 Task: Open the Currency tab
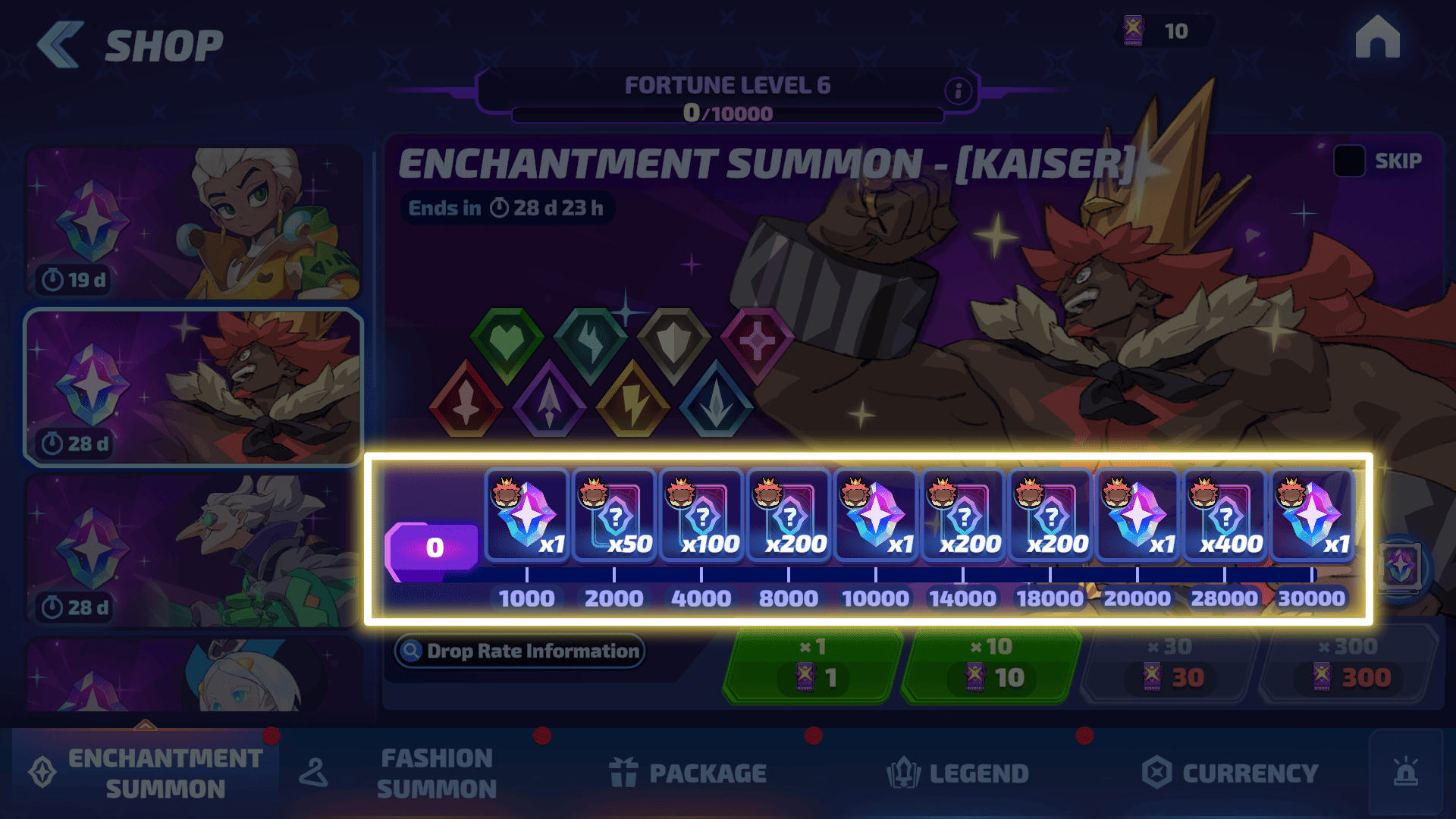[1230, 773]
